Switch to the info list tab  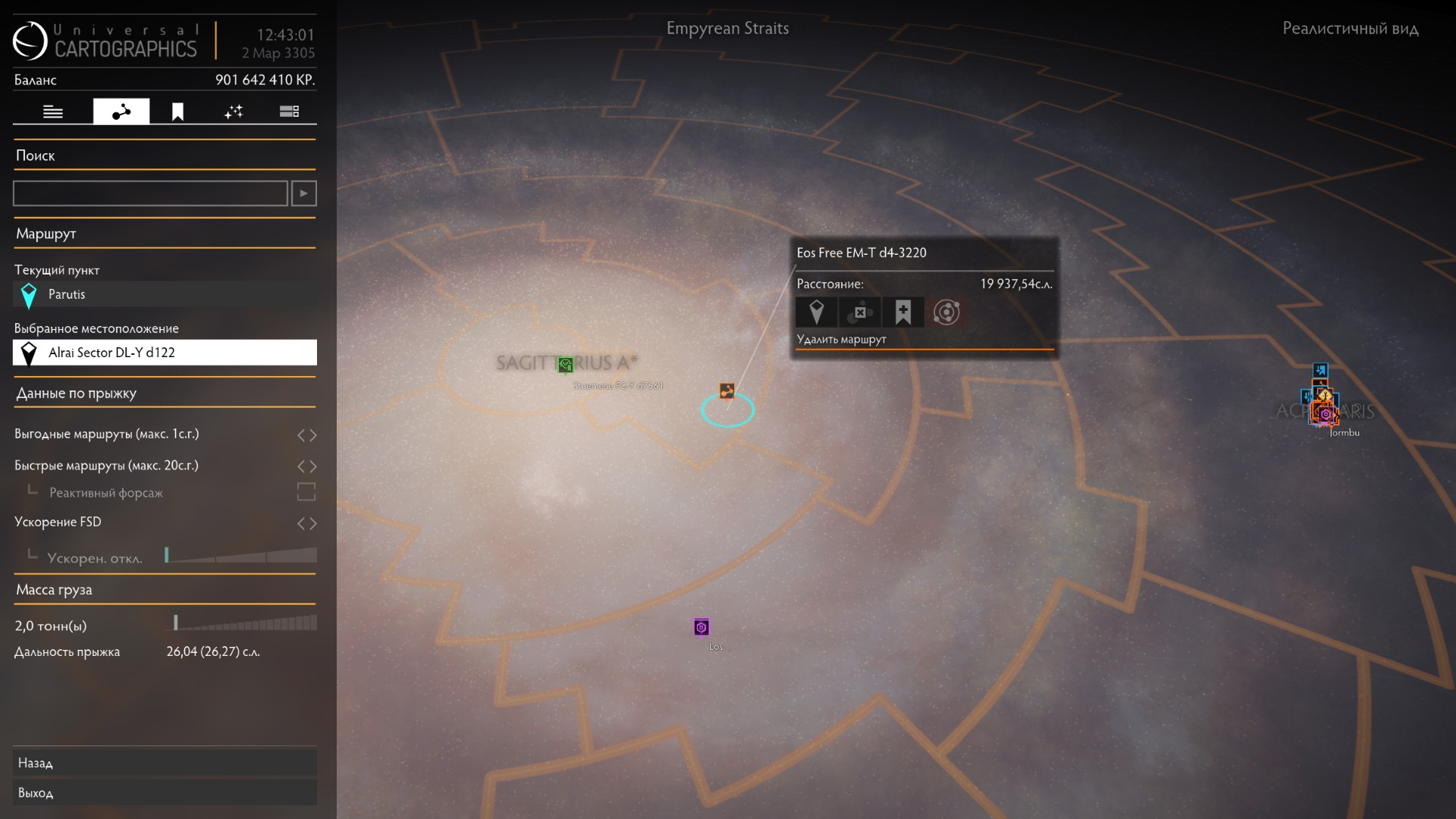click(x=53, y=111)
